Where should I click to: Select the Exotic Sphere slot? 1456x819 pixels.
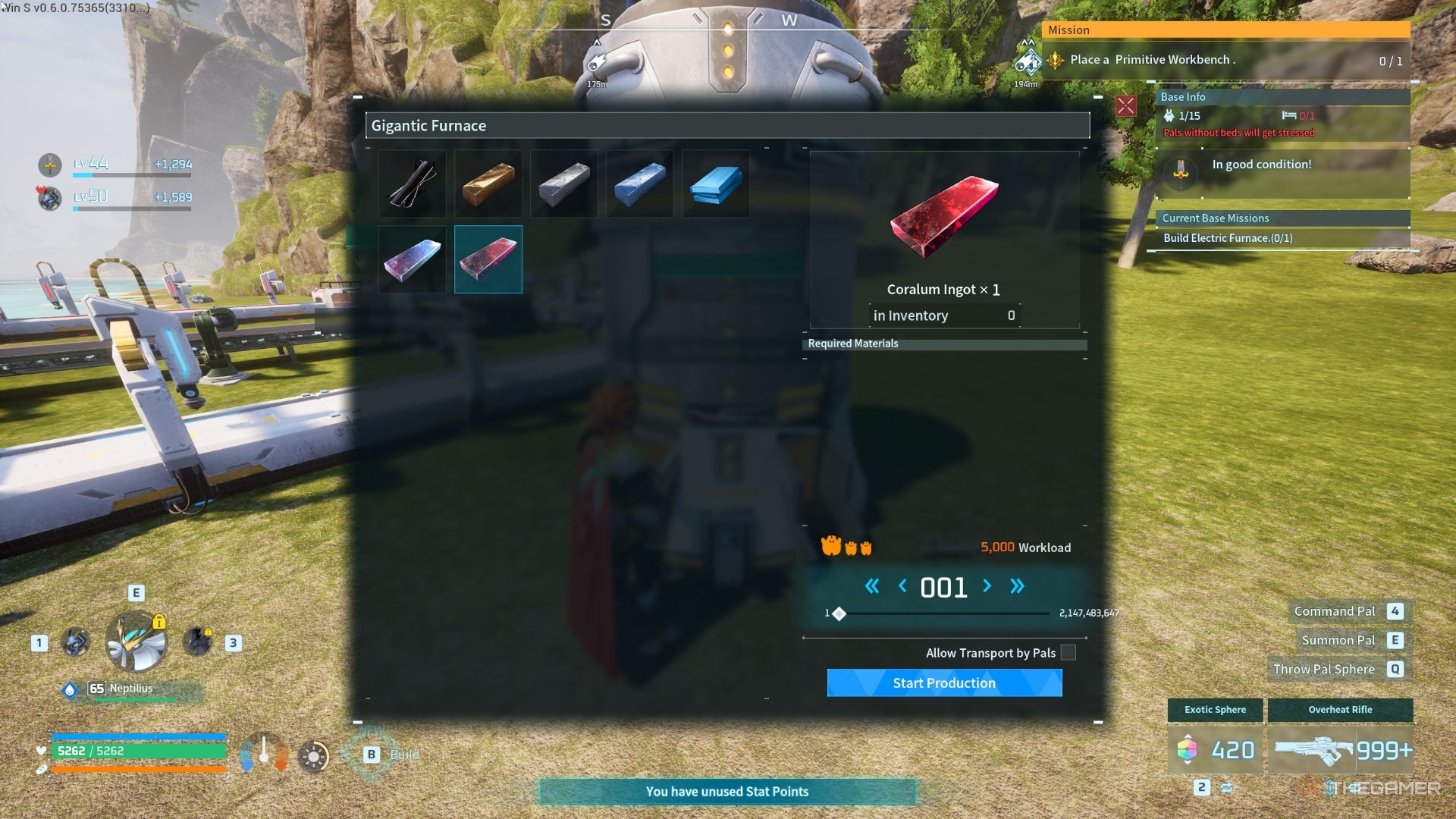(1215, 749)
